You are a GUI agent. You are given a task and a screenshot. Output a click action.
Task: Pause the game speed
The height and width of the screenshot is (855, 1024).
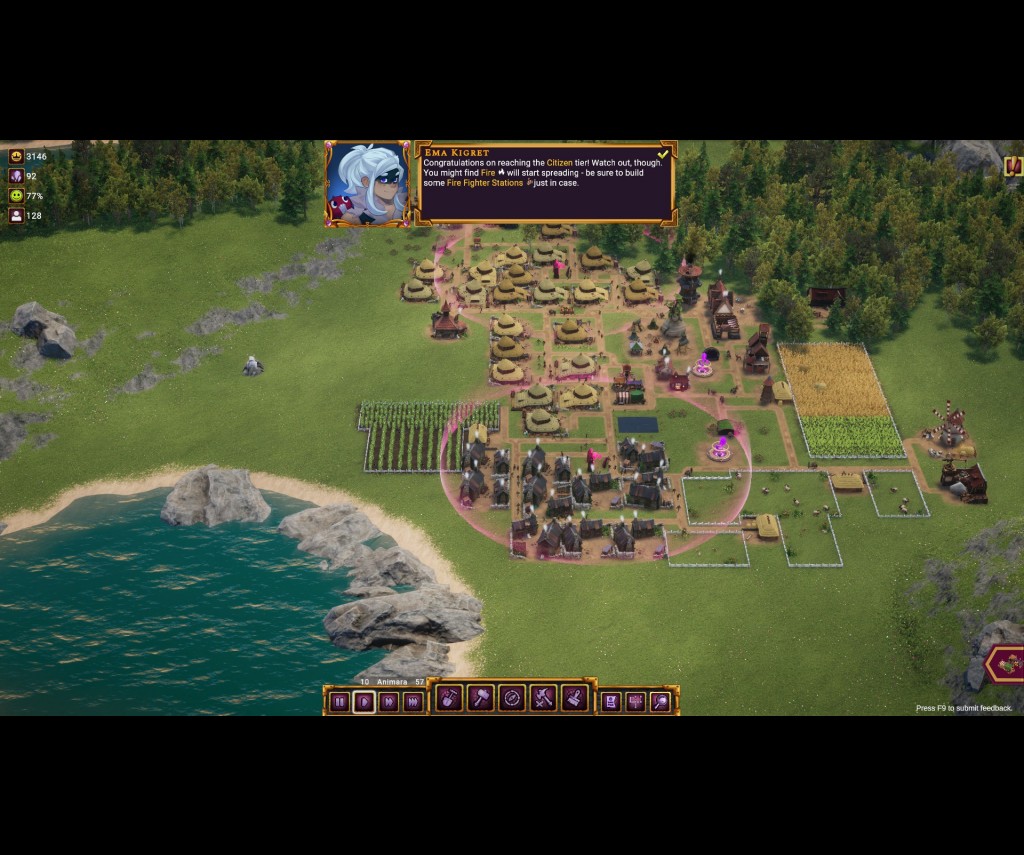click(x=340, y=702)
